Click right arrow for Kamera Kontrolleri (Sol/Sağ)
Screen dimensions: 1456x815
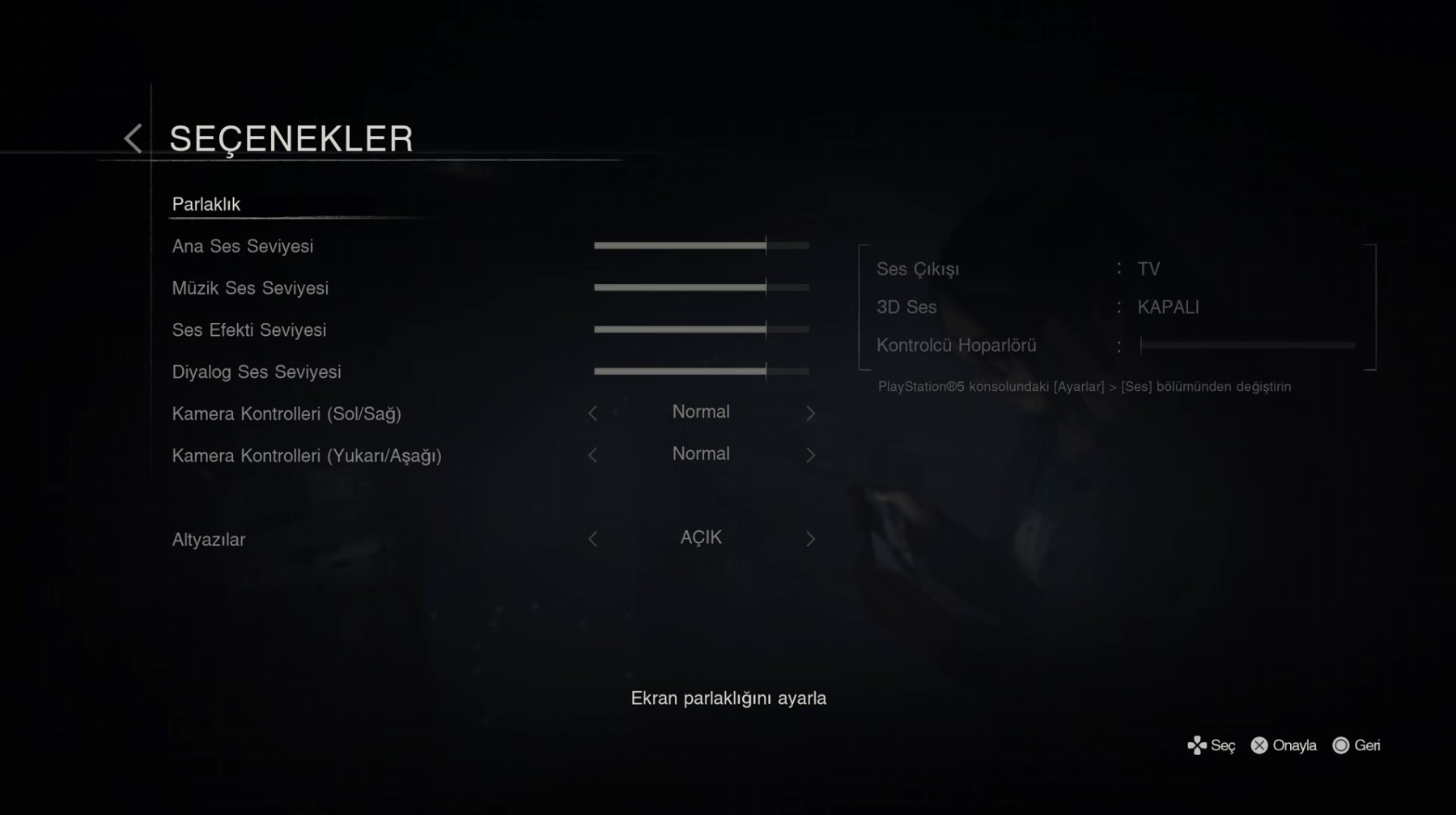pos(810,414)
